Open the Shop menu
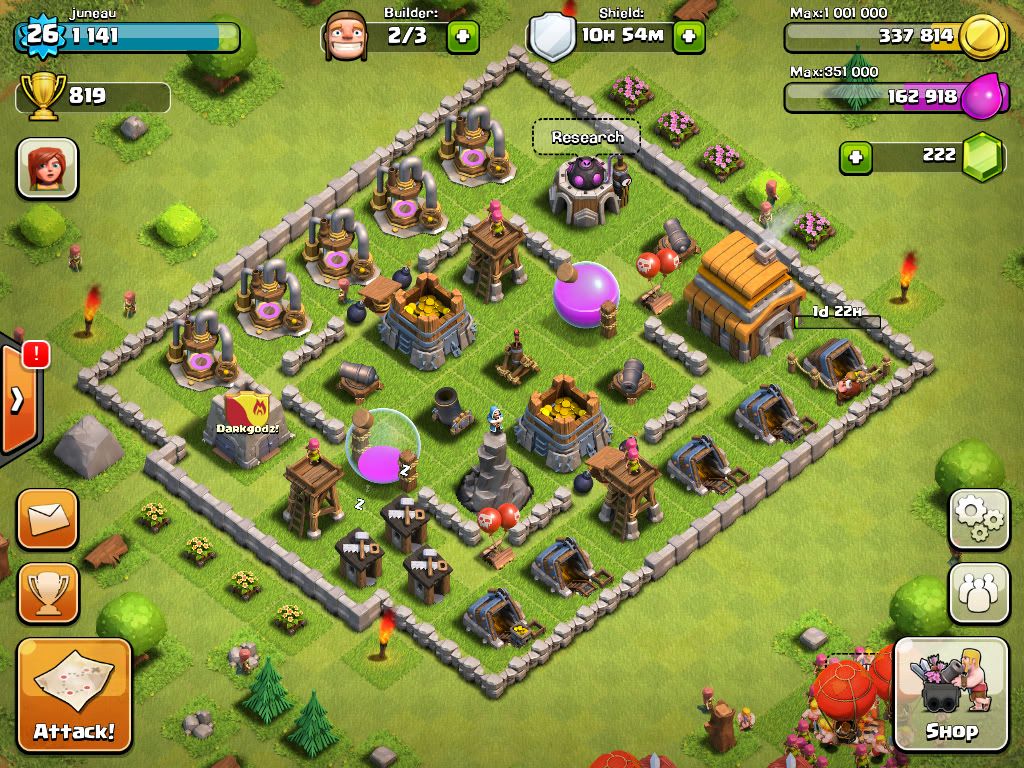 point(950,694)
